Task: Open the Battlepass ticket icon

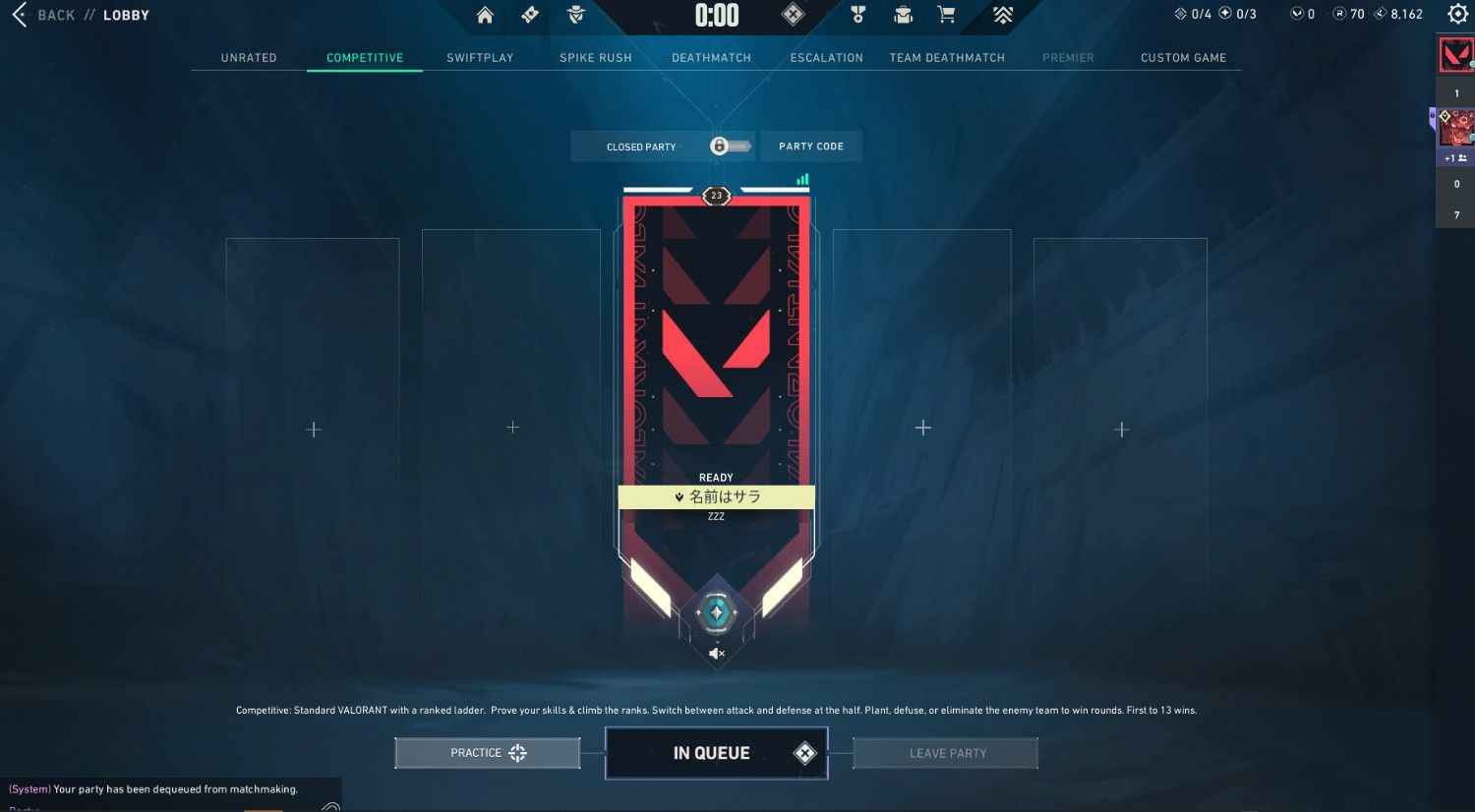Action: (529, 15)
